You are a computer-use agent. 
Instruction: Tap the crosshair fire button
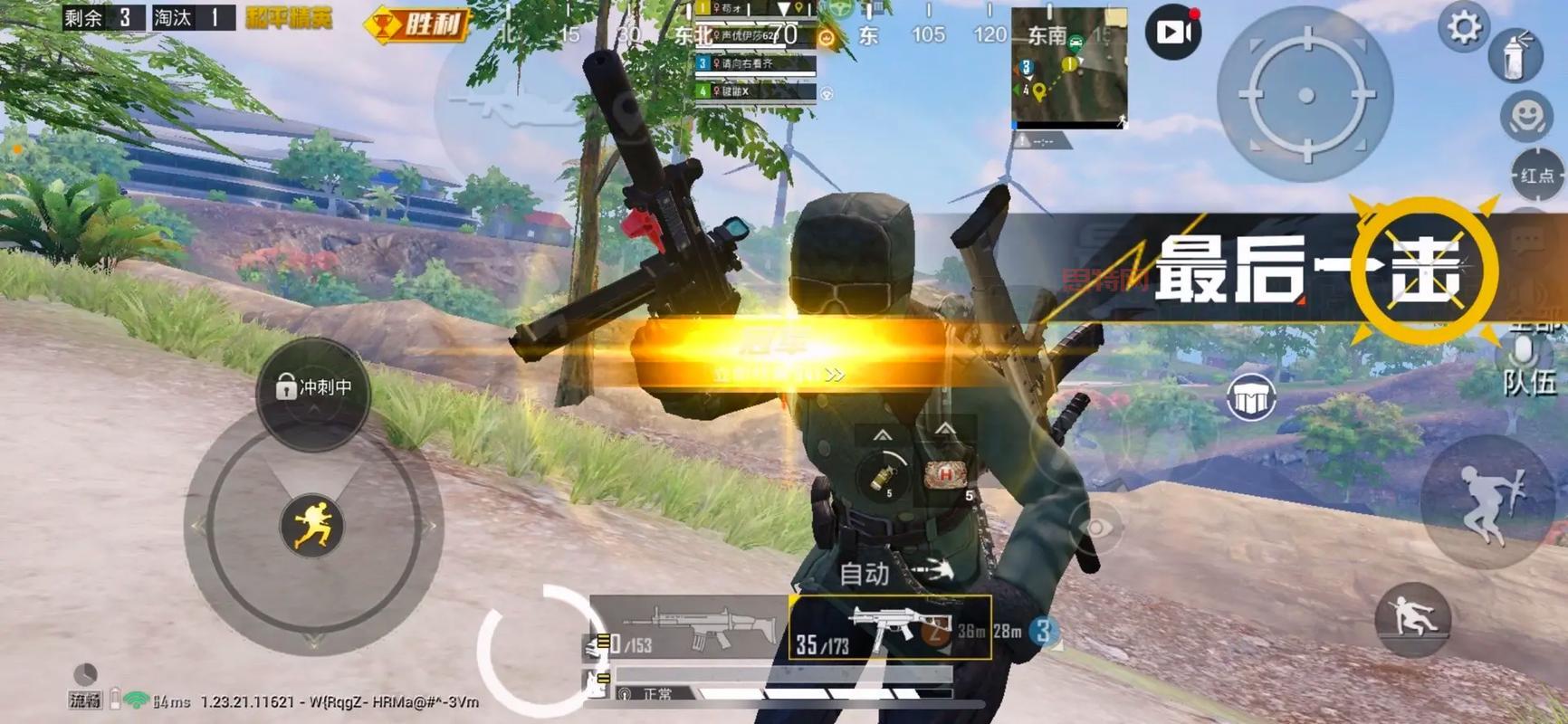pos(1305,95)
